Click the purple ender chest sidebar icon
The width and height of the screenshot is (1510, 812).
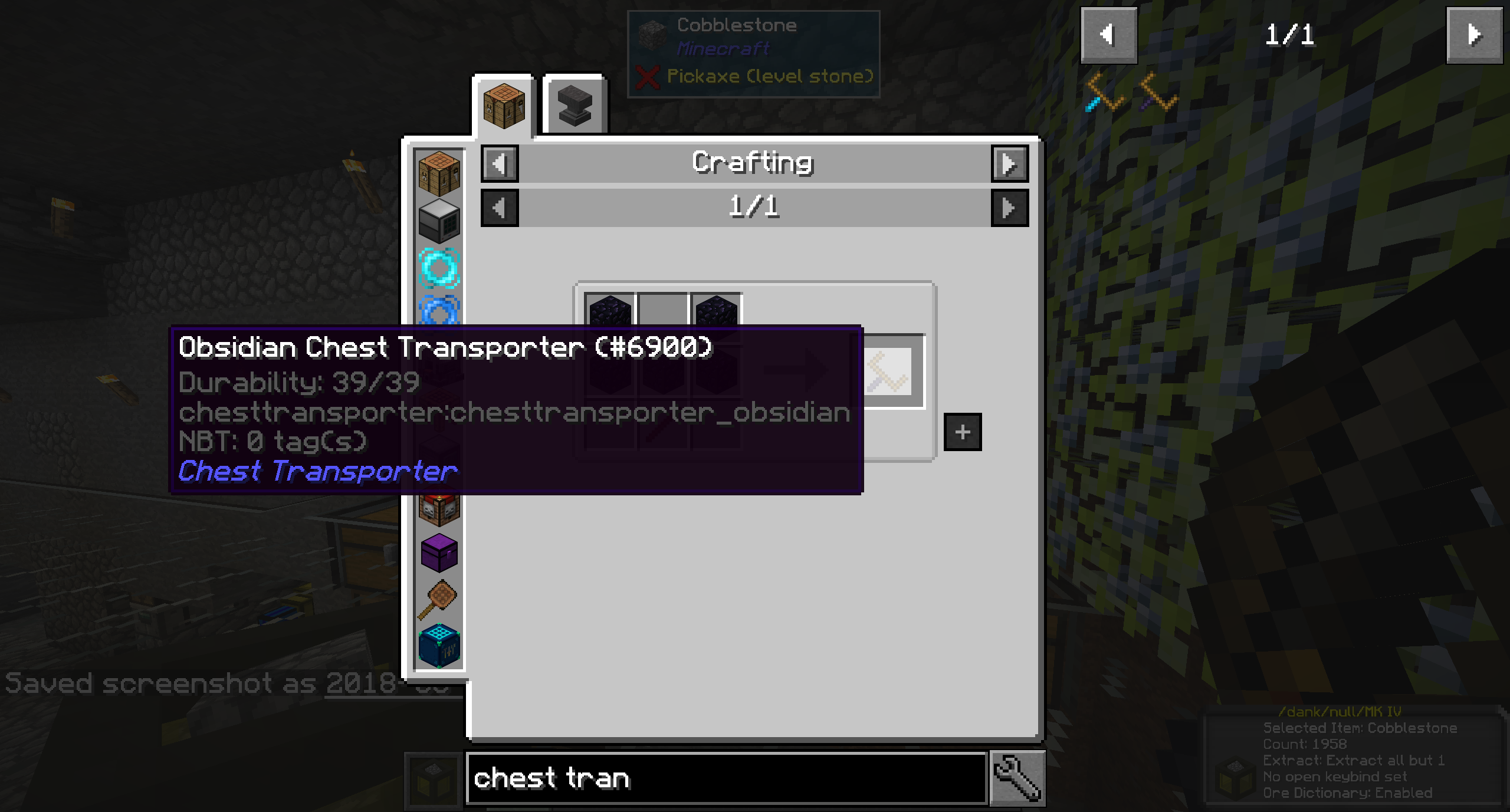click(438, 553)
